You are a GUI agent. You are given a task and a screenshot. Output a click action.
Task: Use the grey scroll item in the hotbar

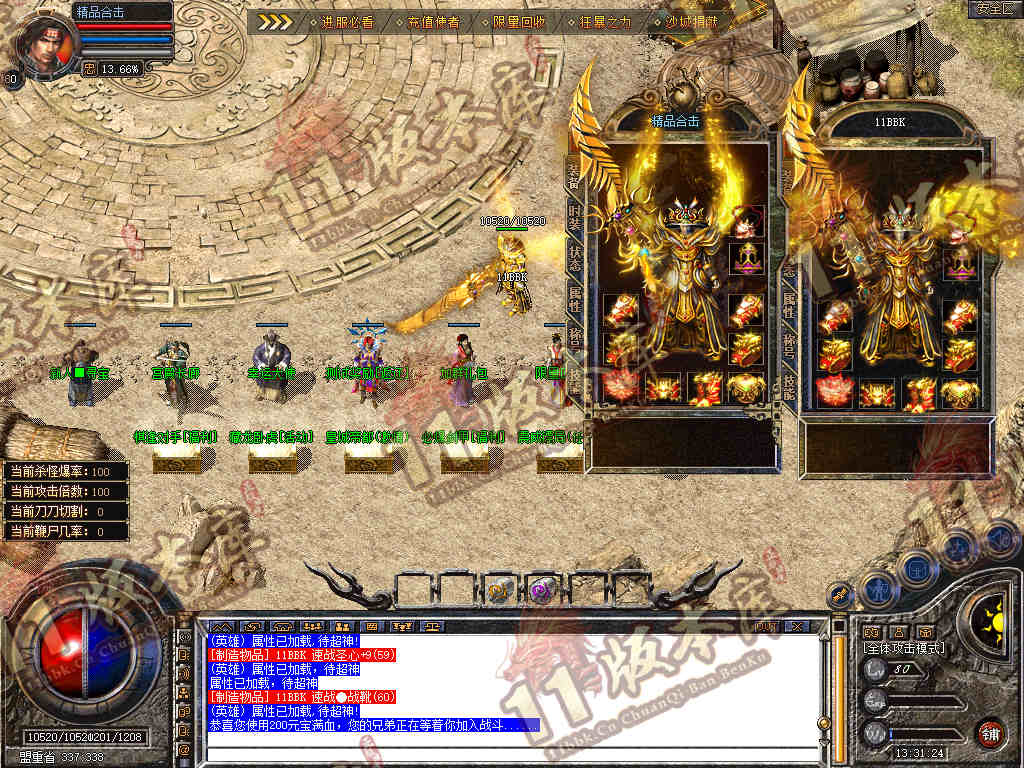click(500, 590)
